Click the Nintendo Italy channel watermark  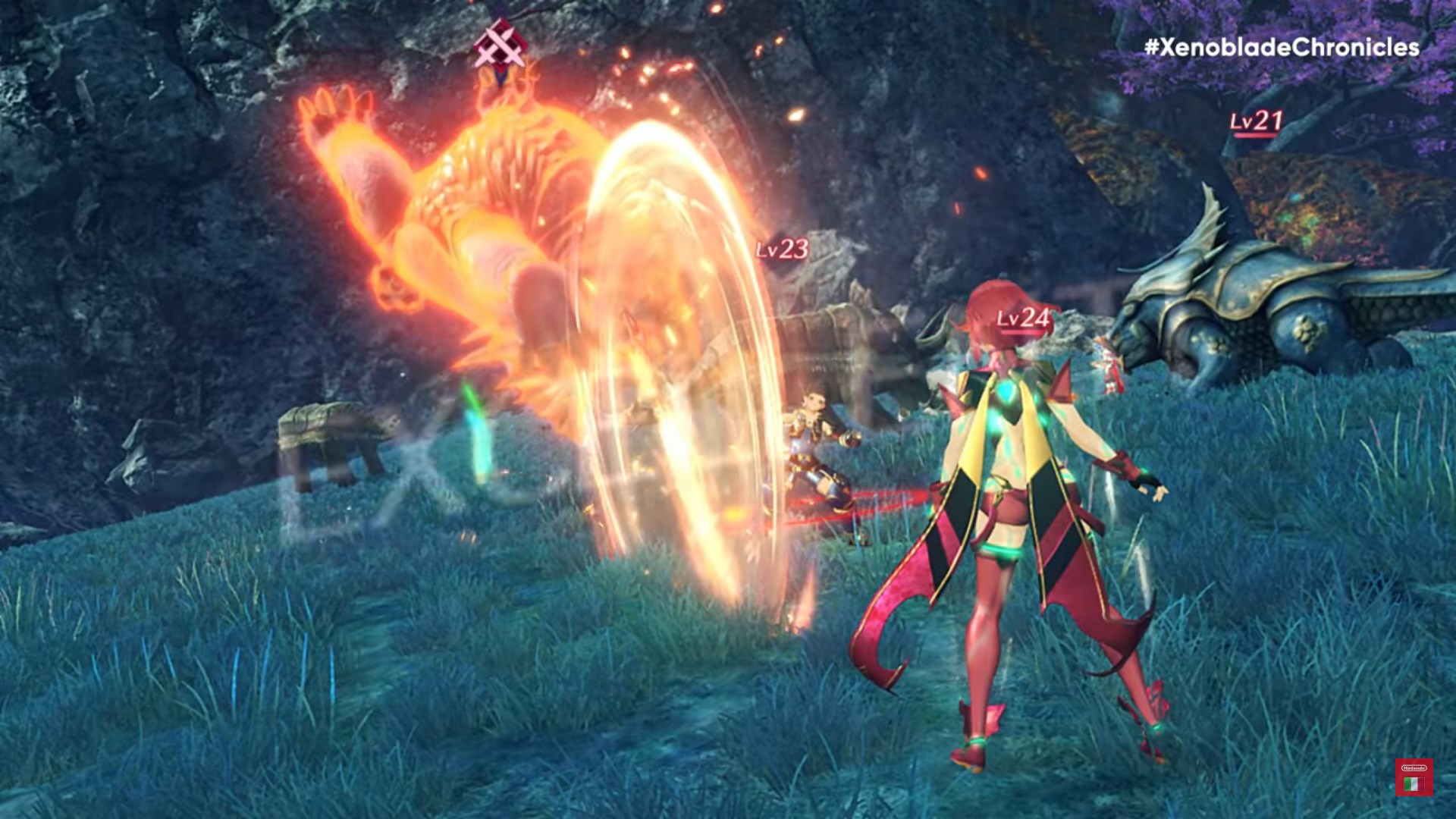pyautogui.click(x=1414, y=777)
